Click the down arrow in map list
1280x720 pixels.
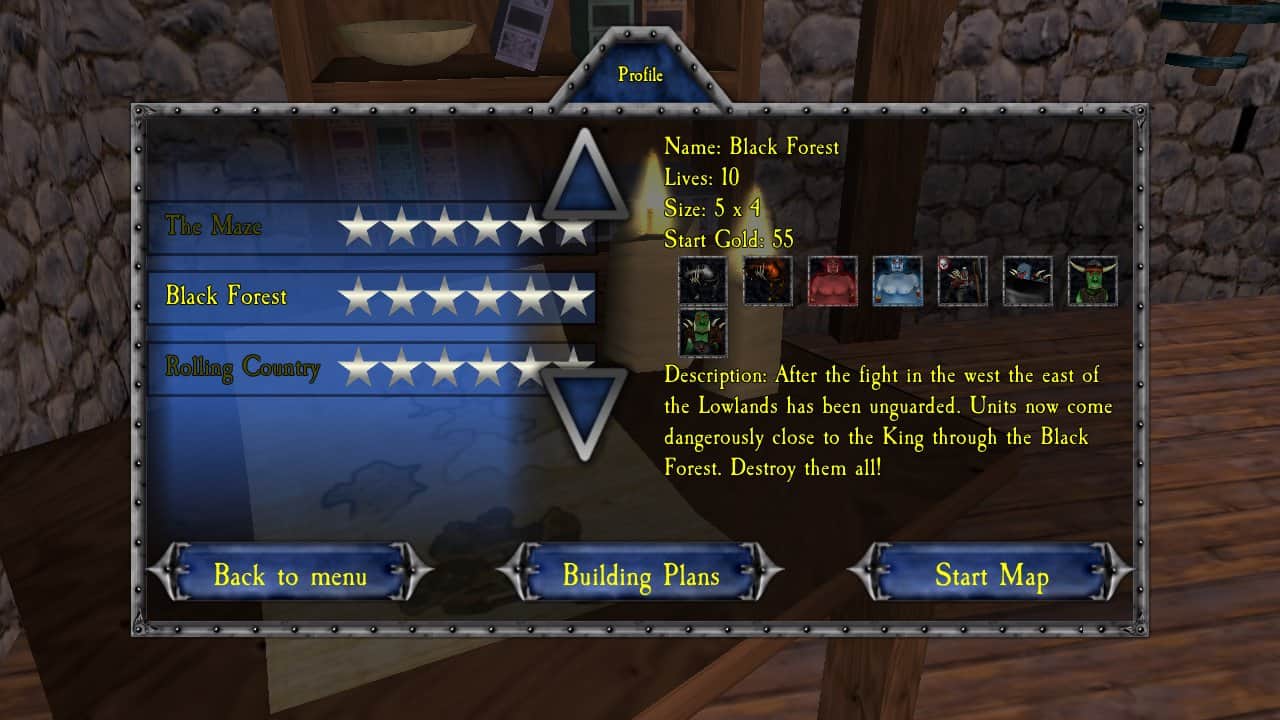585,408
